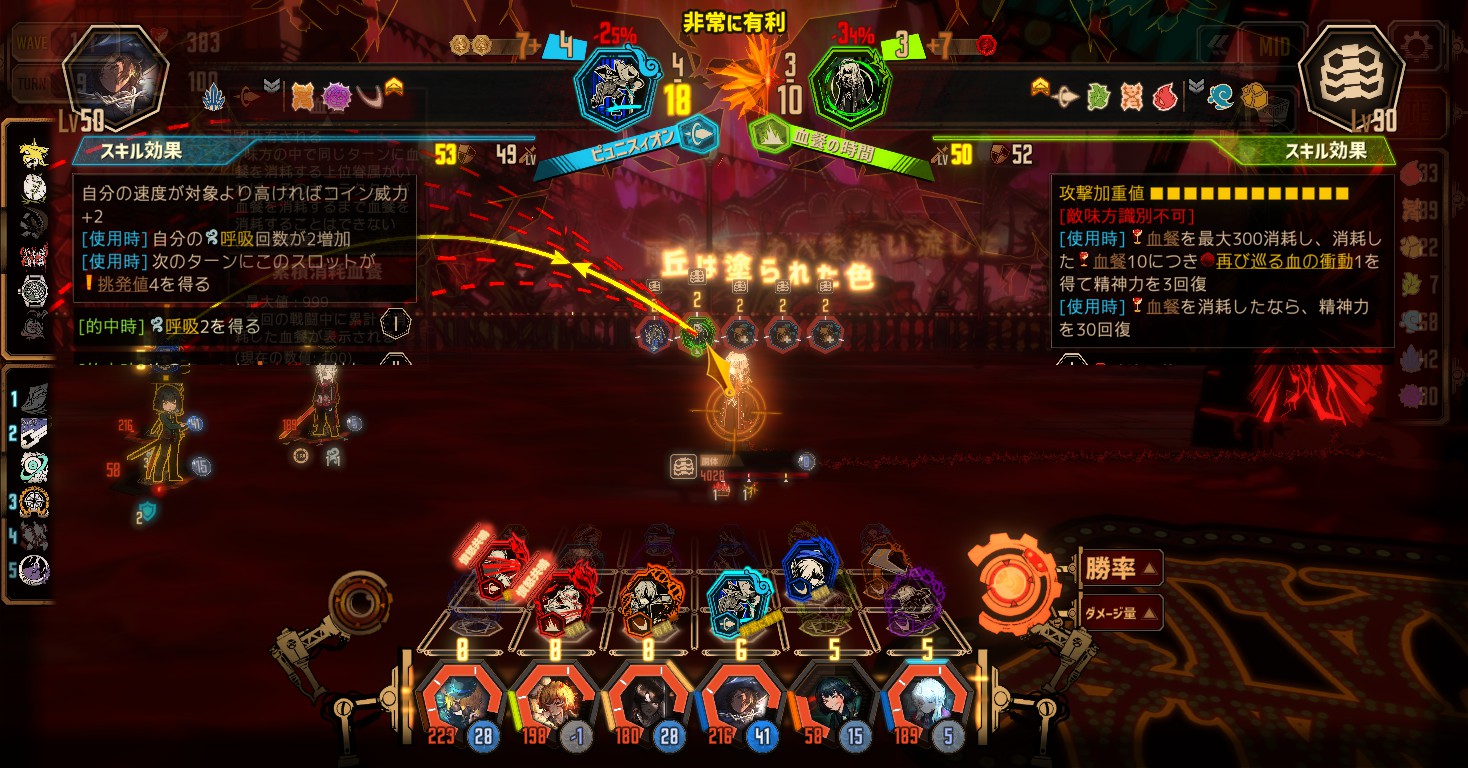This screenshot has height=768, width=1468.
Task: Pick the hat-wearing sinner portrait with 216 HP
Action: coord(738,701)
